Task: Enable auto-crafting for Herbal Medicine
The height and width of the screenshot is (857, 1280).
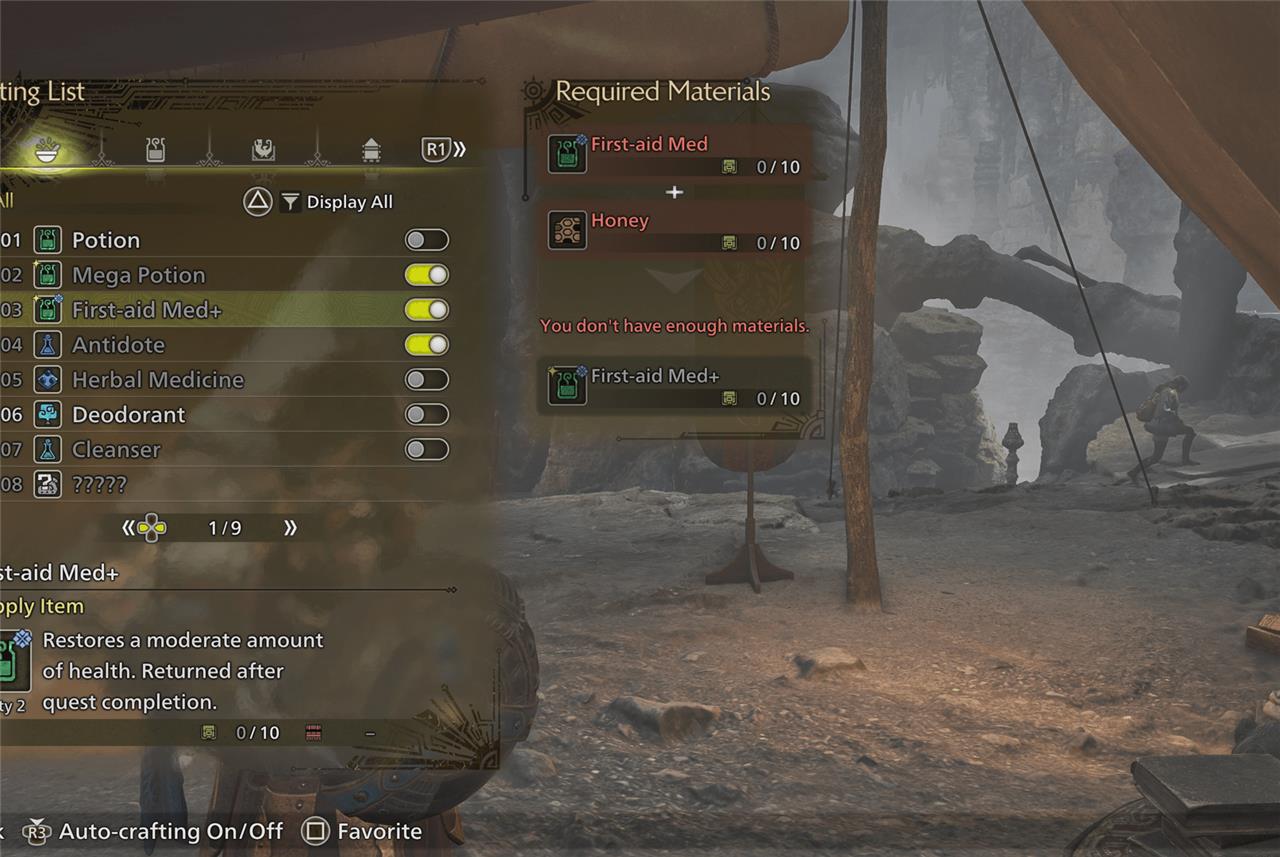Action: [x=427, y=380]
